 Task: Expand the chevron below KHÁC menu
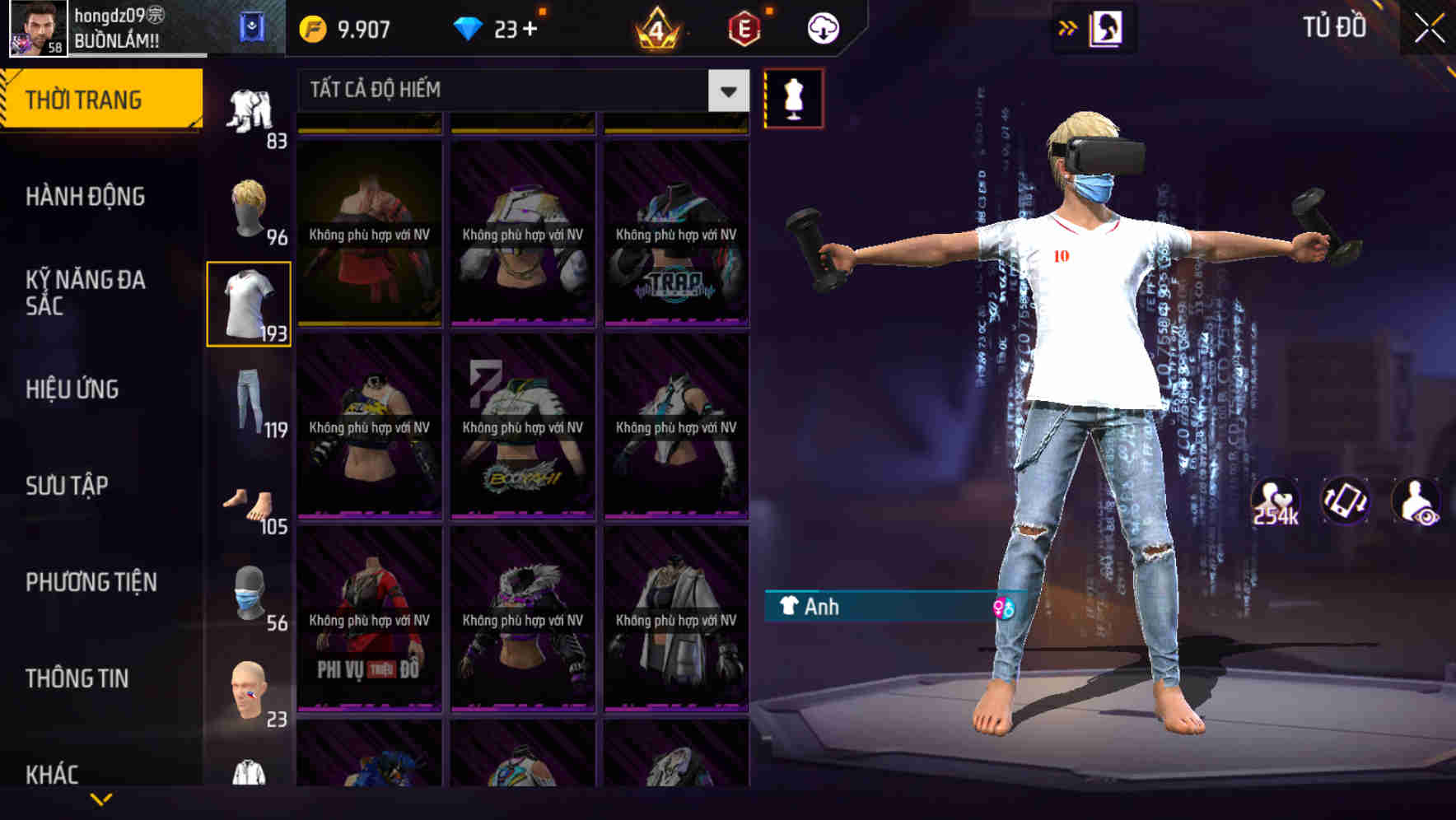(x=99, y=800)
